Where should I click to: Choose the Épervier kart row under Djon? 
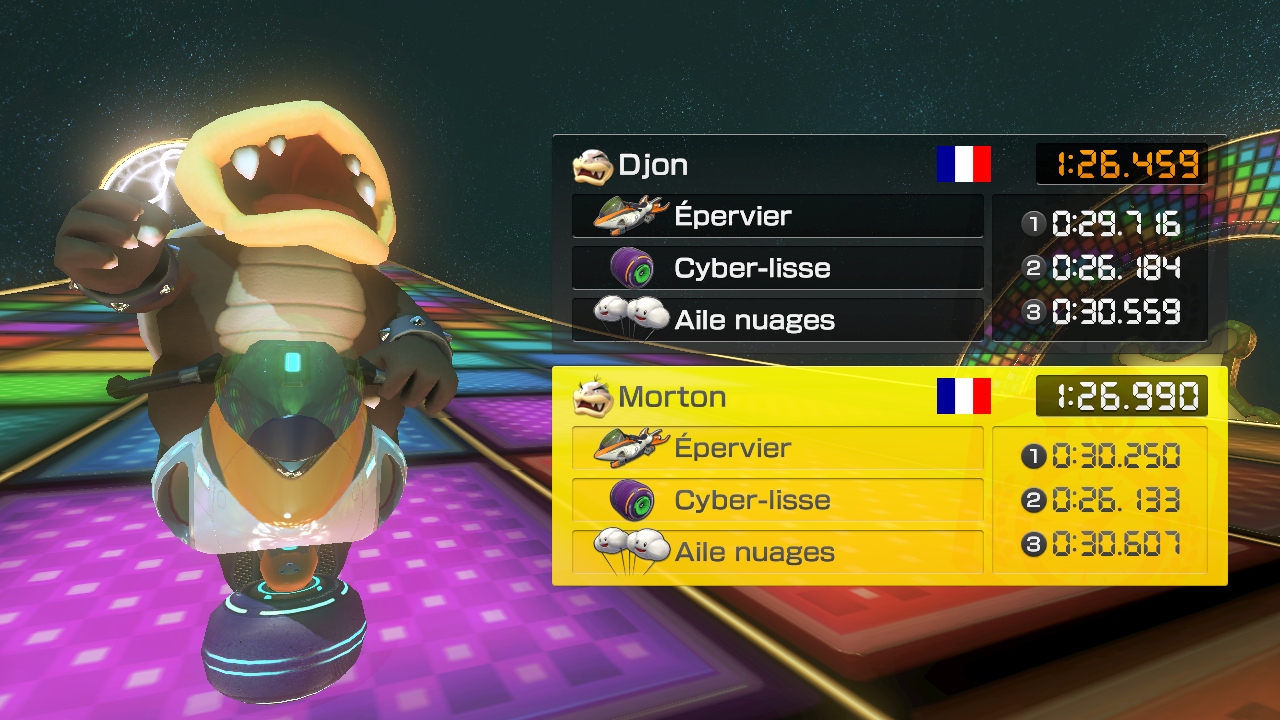coord(777,216)
